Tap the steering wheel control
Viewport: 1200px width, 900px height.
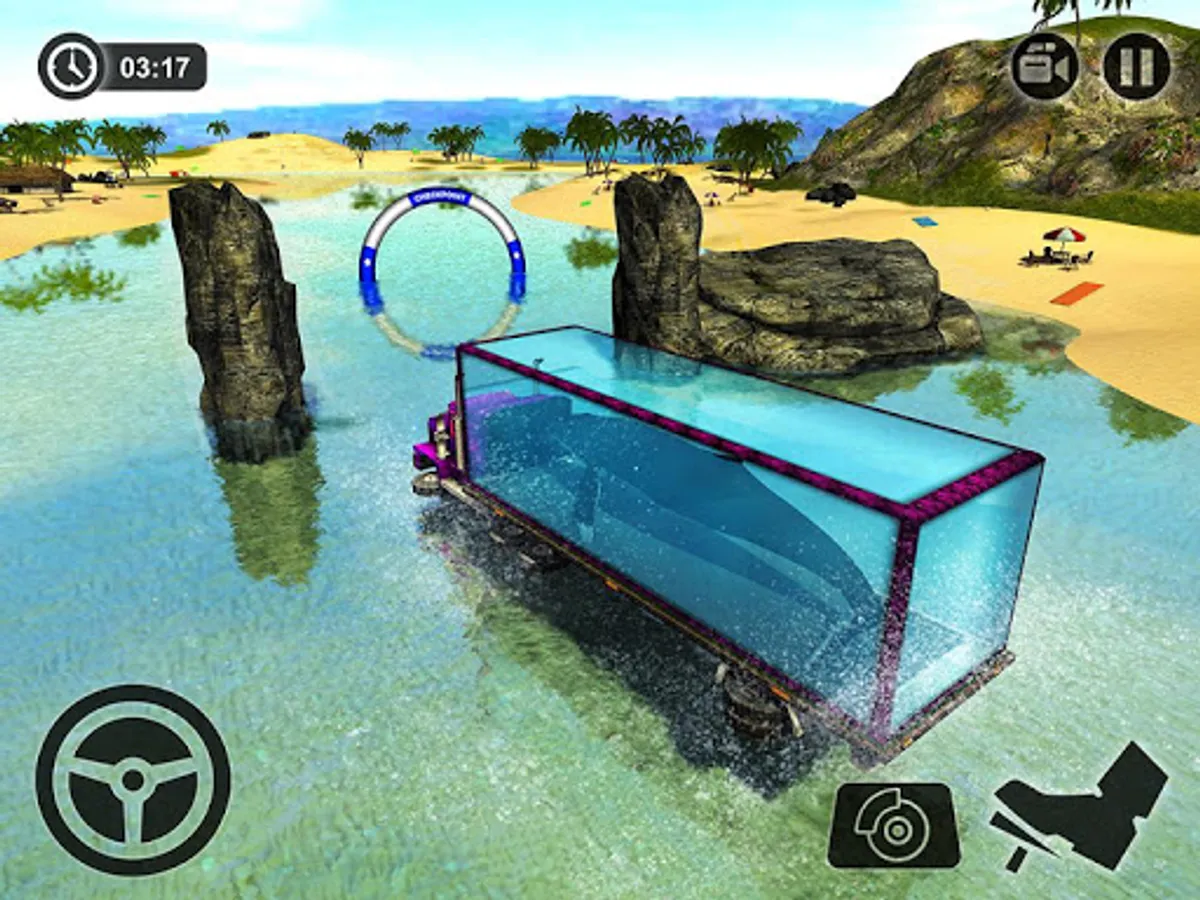tap(133, 780)
